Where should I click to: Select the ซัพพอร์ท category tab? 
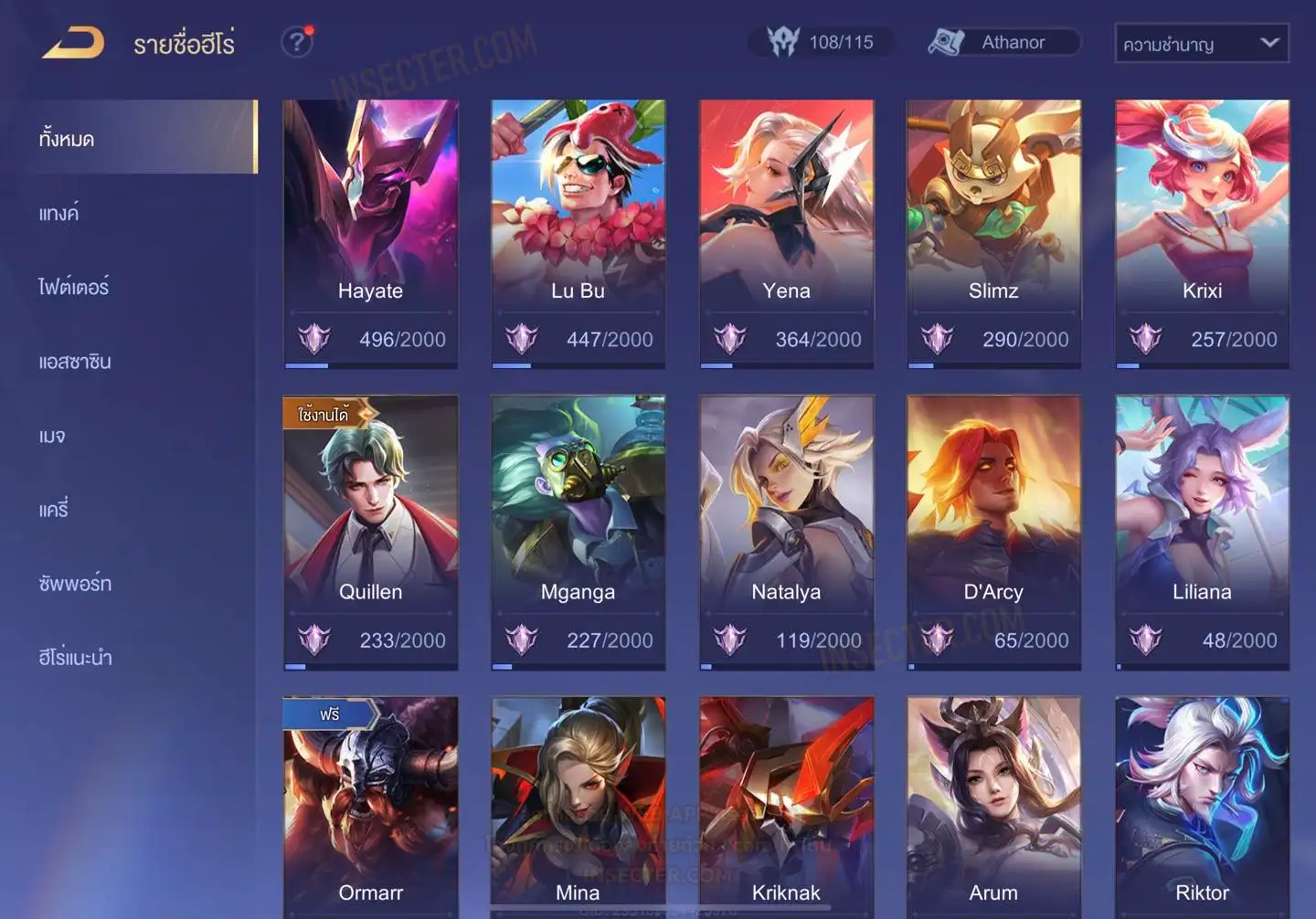75,584
